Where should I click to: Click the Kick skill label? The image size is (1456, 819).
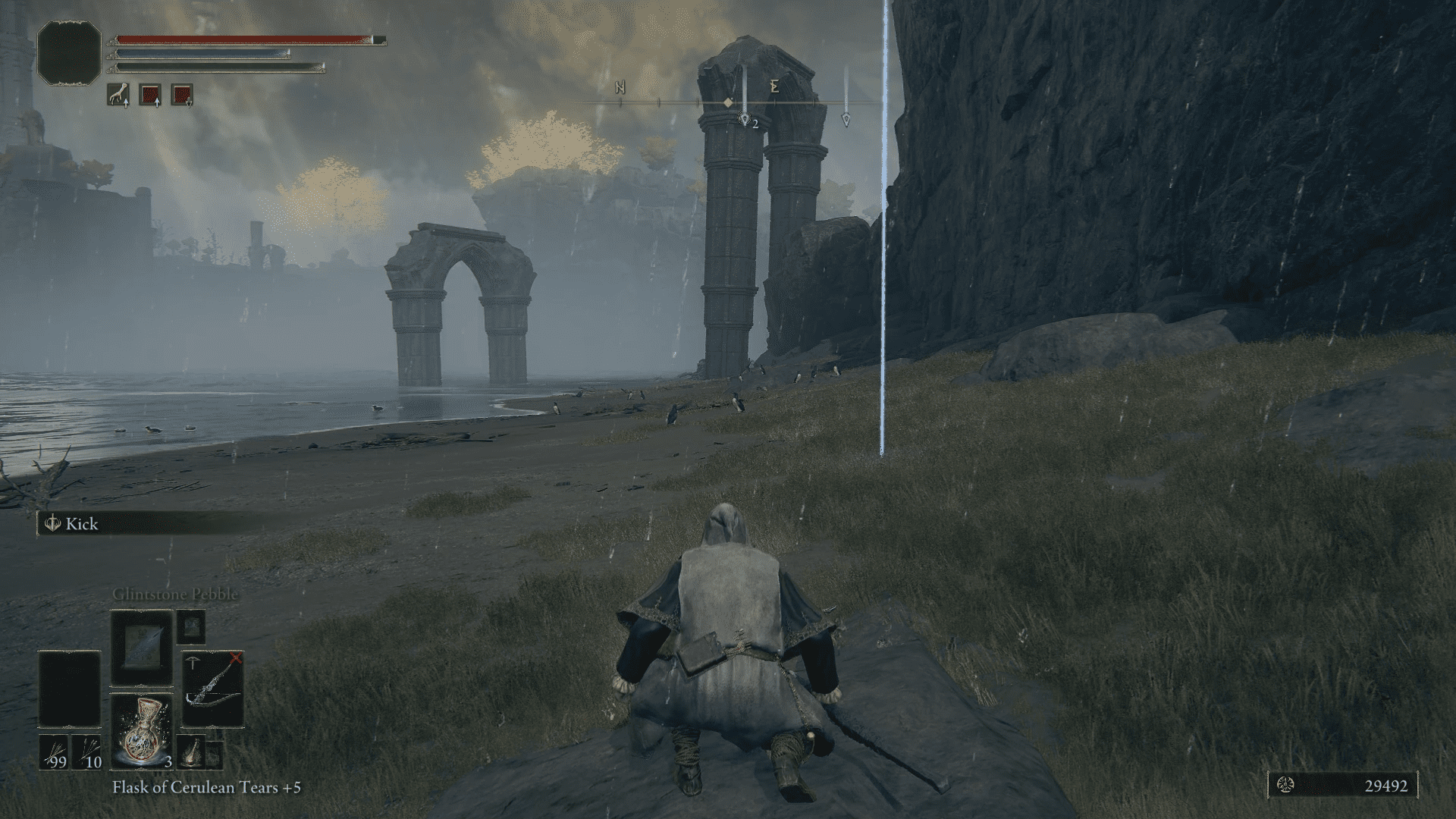[81, 524]
